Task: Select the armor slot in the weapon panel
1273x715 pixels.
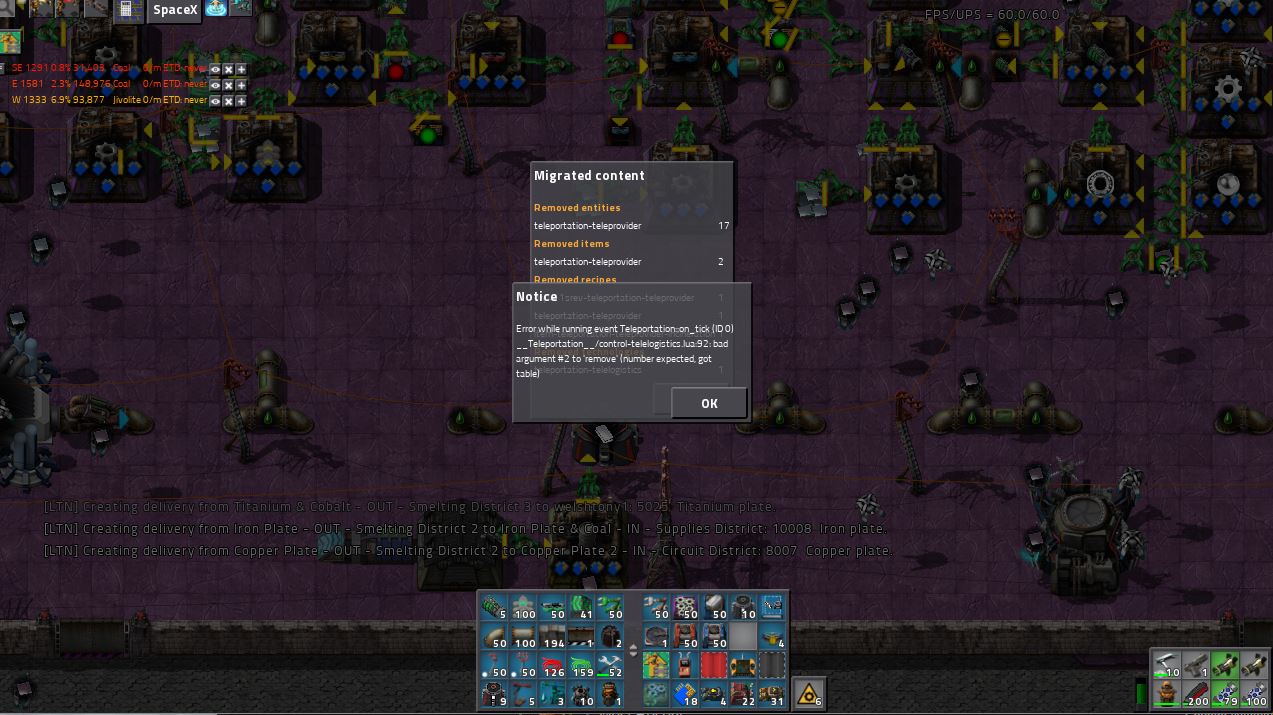Action: click(1166, 693)
